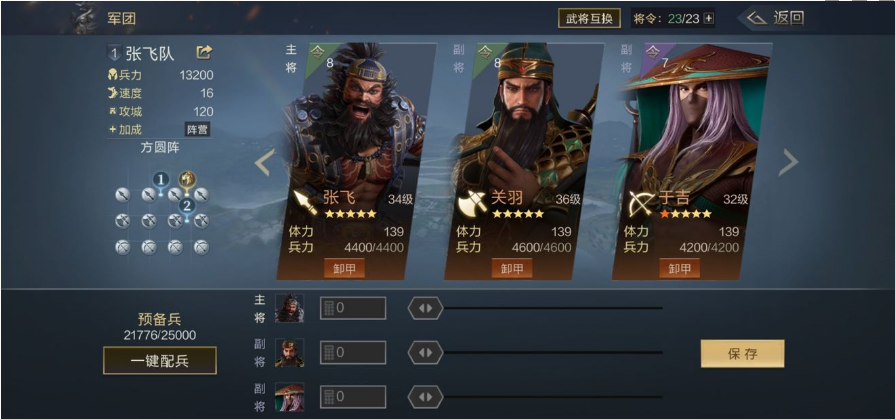Add more 将令 with the plus button
Image resolution: width=895 pixels, height=419 pixels.
(709, 18)
